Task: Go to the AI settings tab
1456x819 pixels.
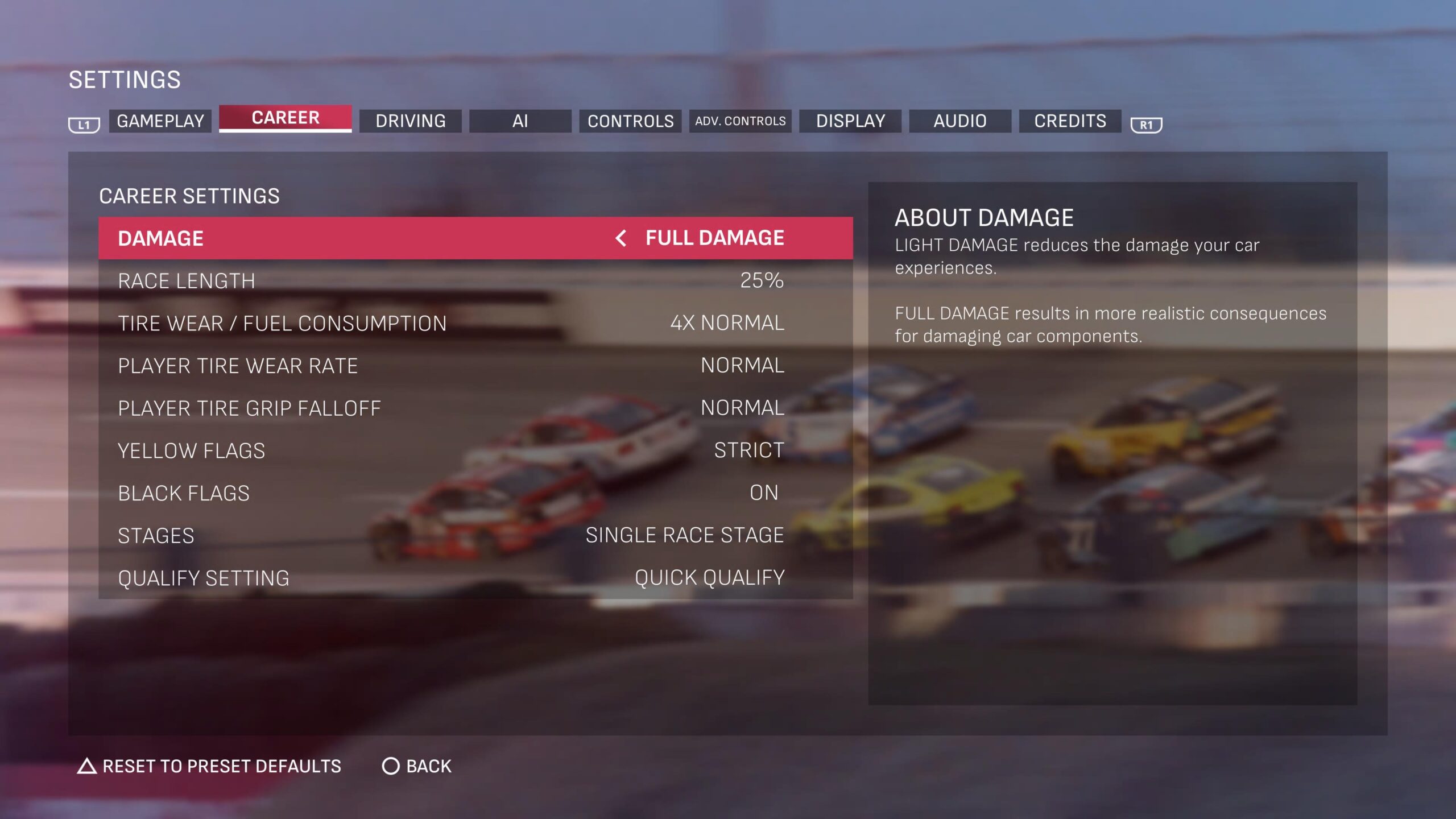Action: 520,121
